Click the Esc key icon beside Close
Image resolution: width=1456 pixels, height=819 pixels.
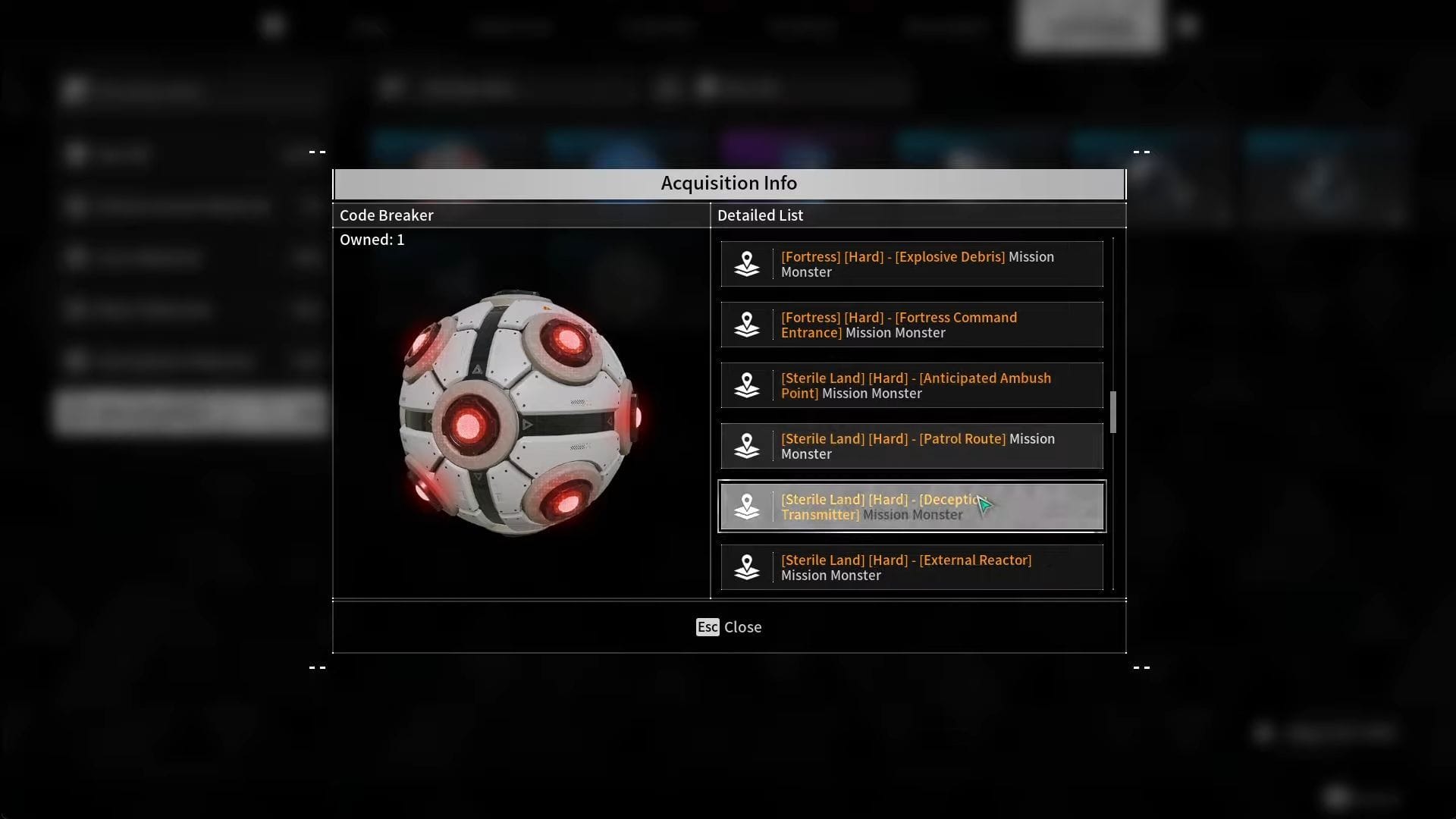(708, 627)
